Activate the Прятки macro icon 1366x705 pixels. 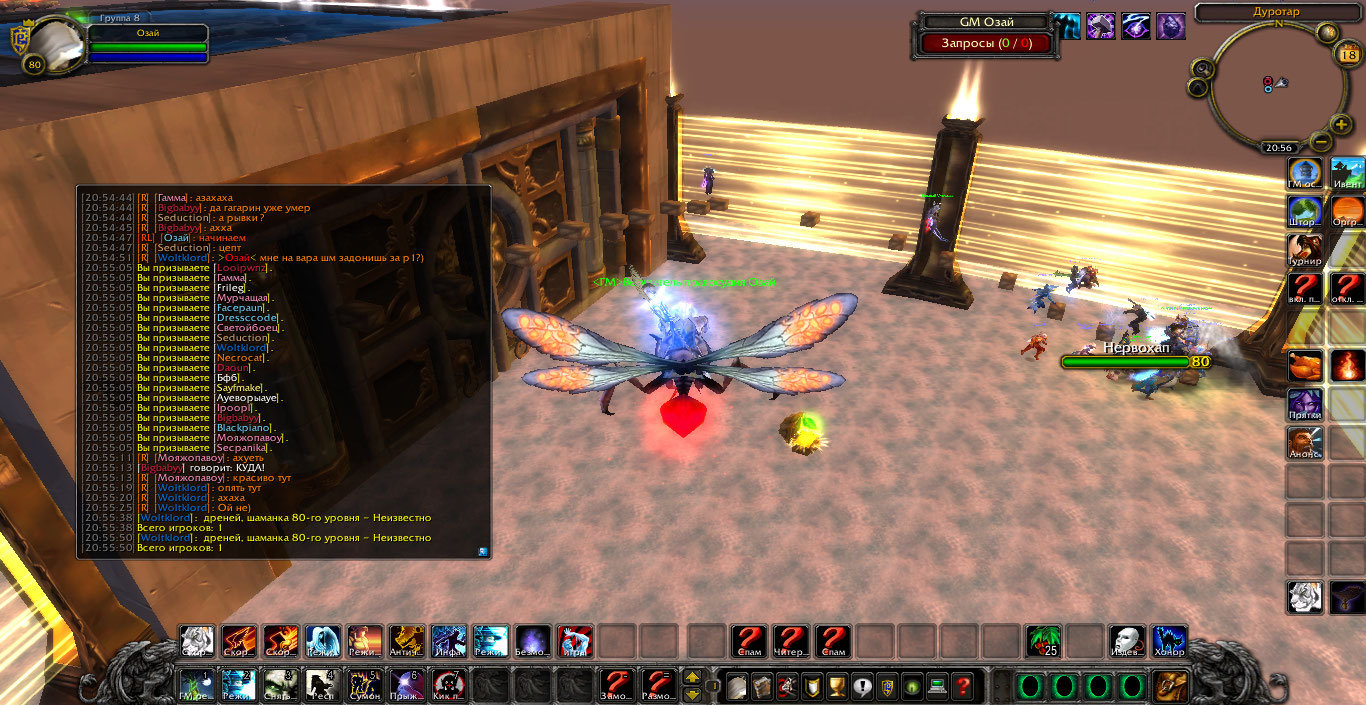(1304, 405)
